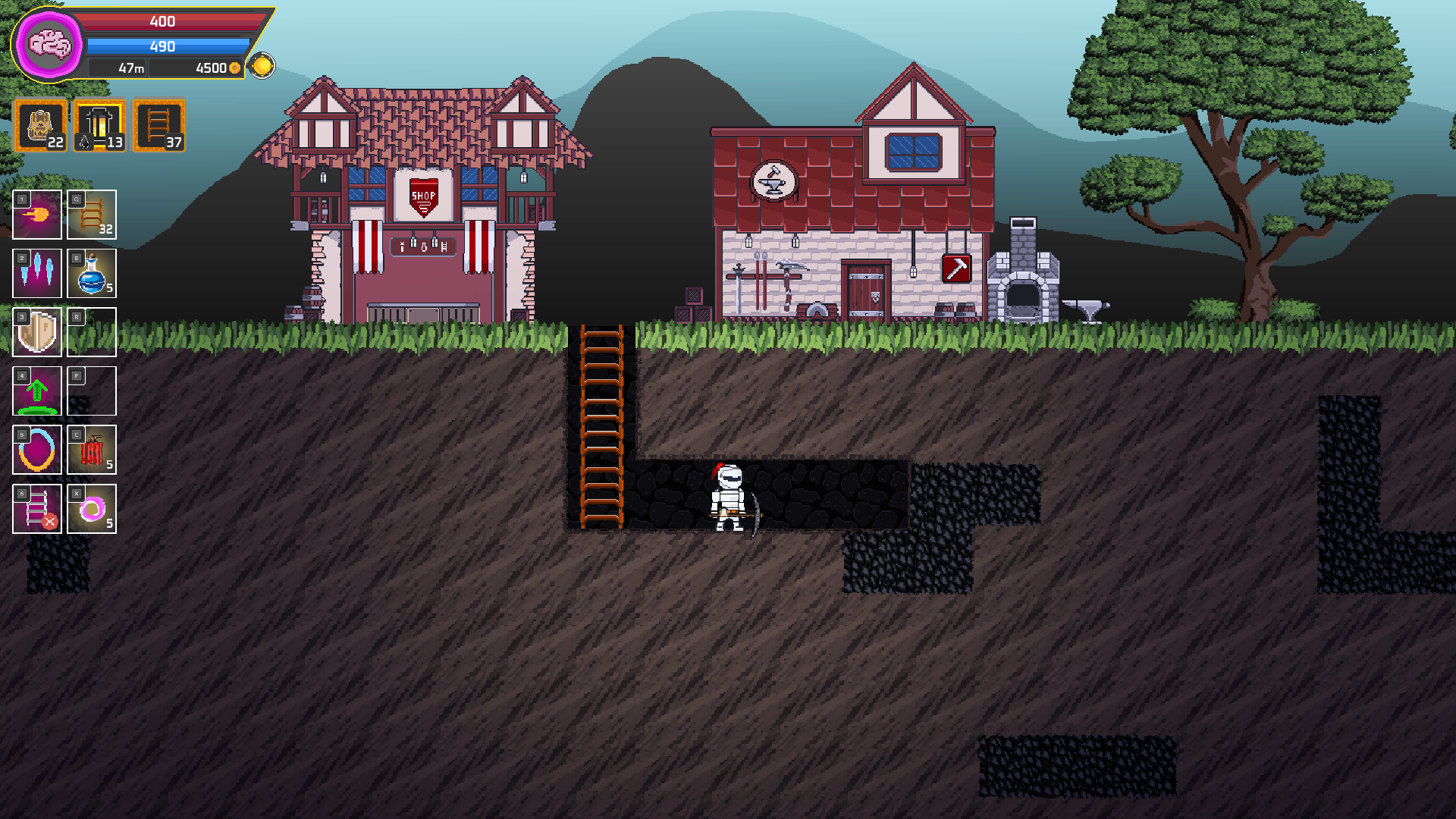Select the lantern oil slot

tap(100, 126)
